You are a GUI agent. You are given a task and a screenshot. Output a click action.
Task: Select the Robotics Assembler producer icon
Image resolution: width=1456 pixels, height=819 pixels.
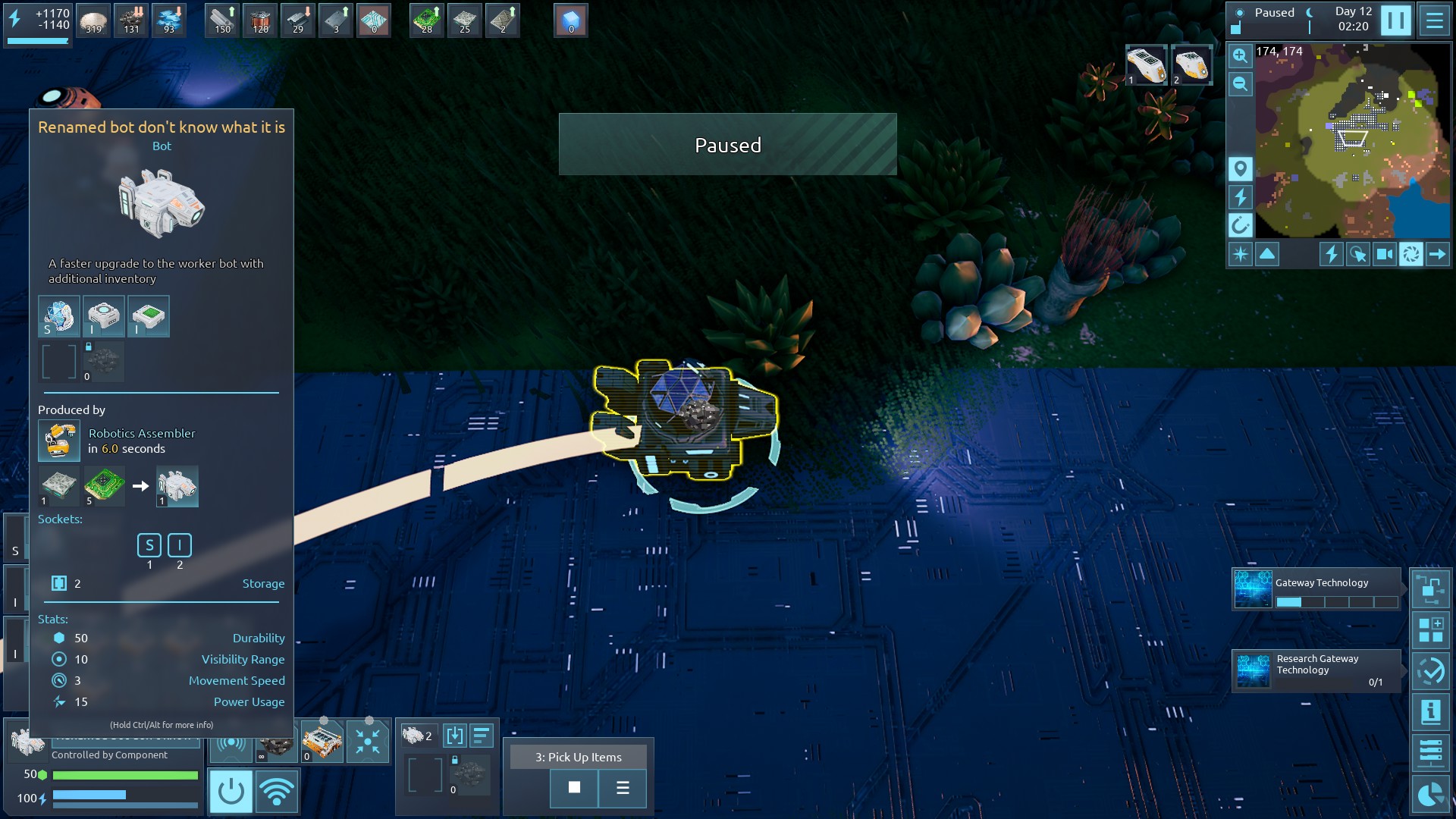click(x=59, y=441)
